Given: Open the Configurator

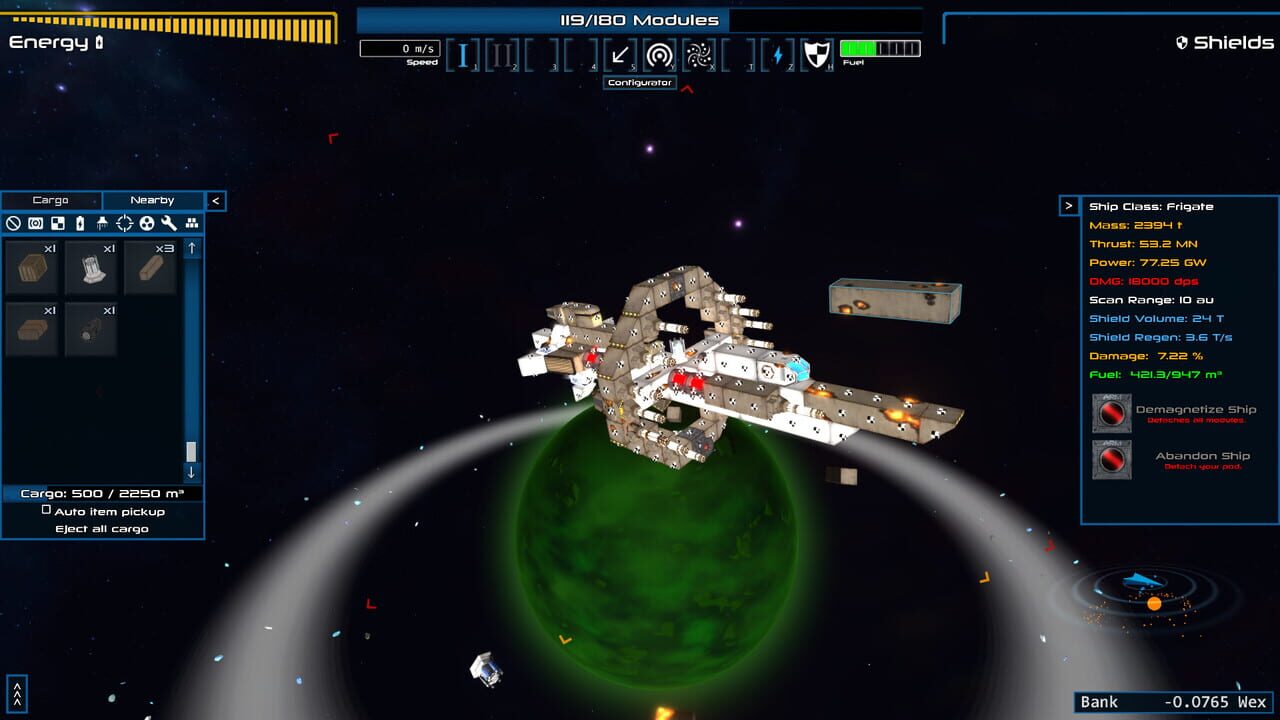Looking at the screenshot, I should [x=638, y=83].
